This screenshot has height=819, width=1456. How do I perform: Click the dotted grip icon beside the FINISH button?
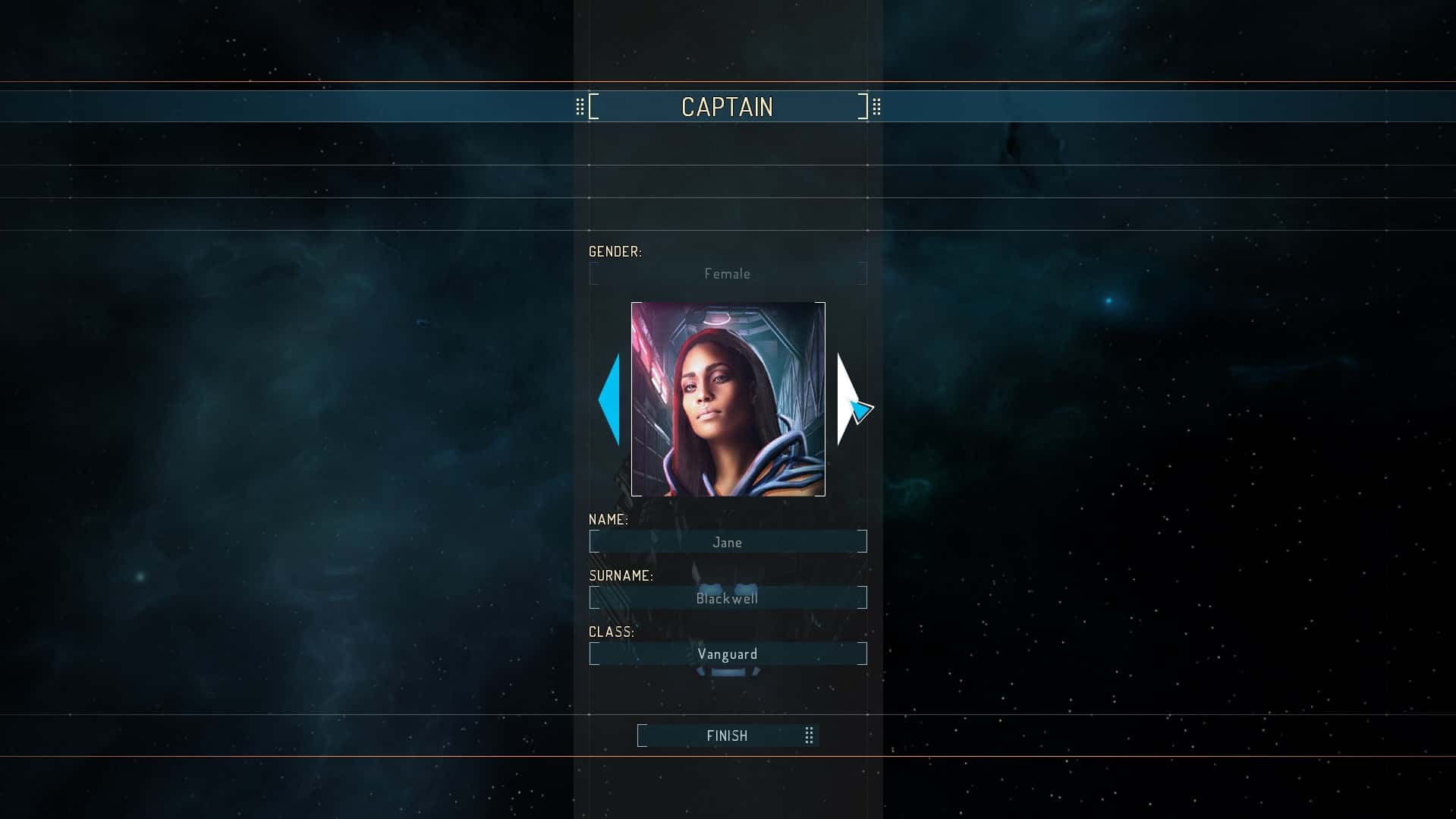807,735
